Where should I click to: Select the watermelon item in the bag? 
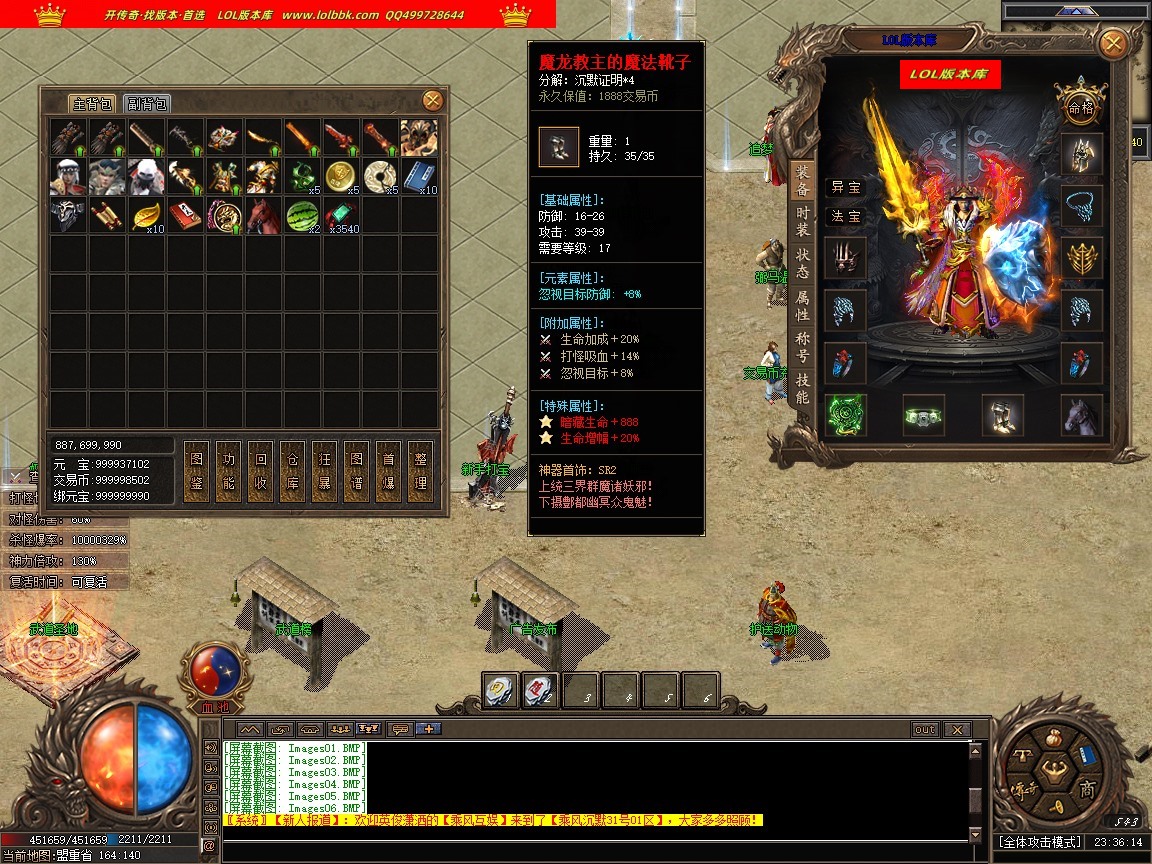point(303,215)
